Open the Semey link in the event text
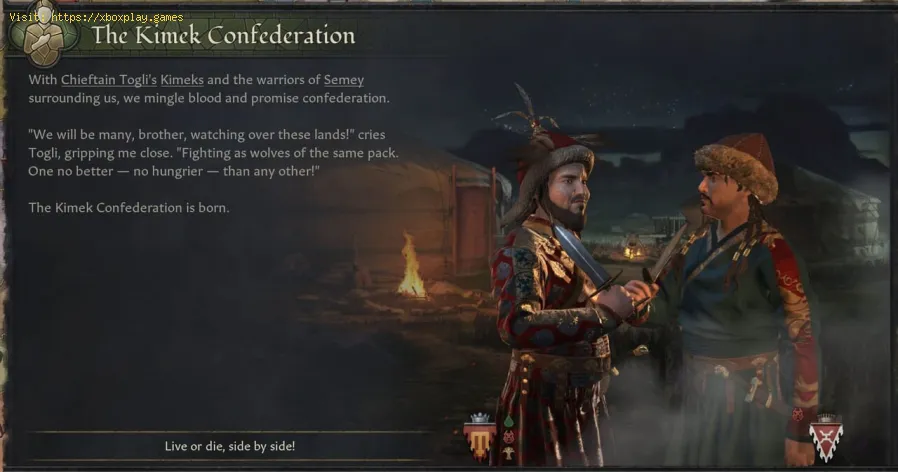The width and height of the screenshot is (898, 472). click(343, 79)
